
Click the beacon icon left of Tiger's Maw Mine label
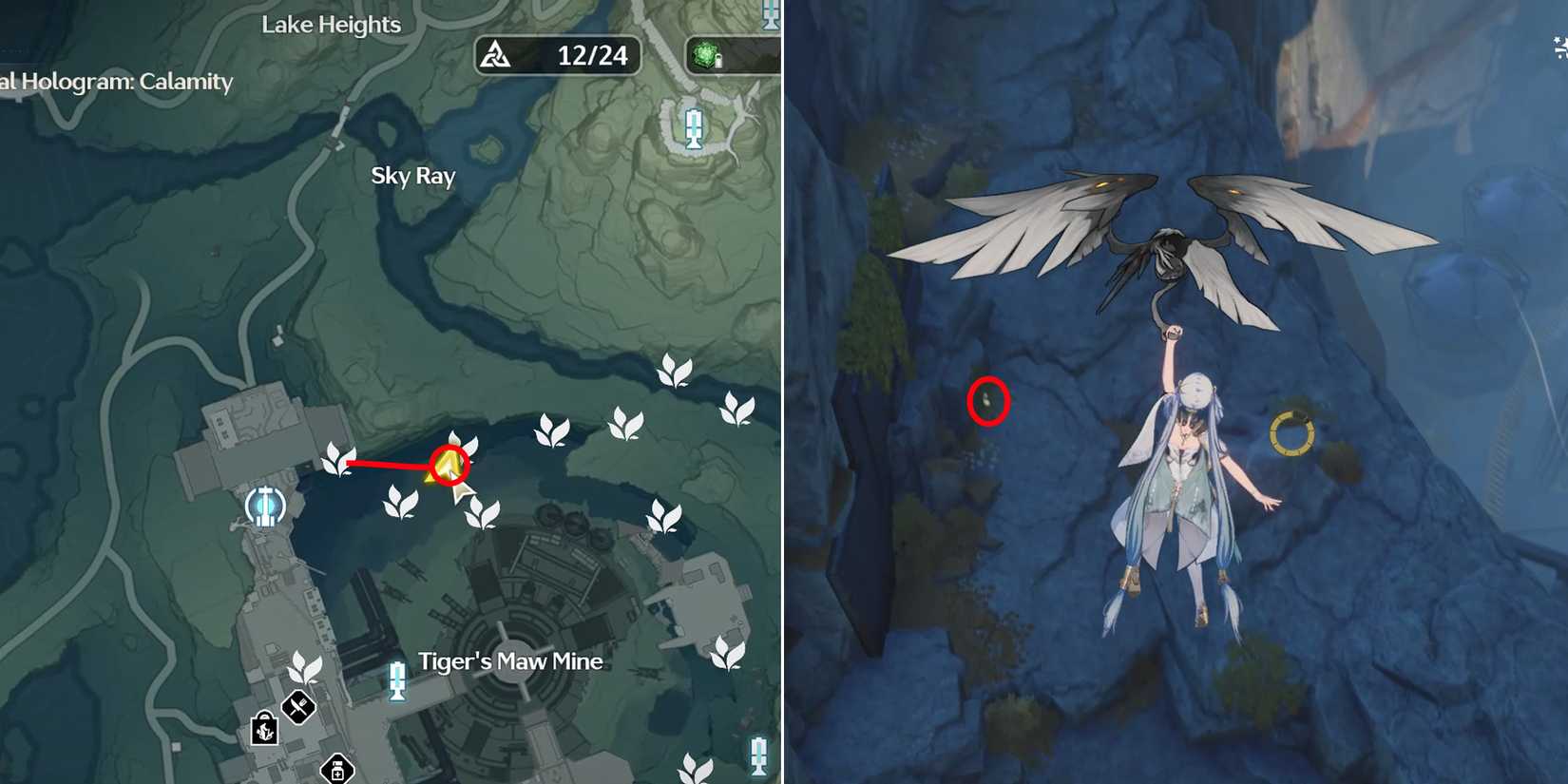click(395, 679)
